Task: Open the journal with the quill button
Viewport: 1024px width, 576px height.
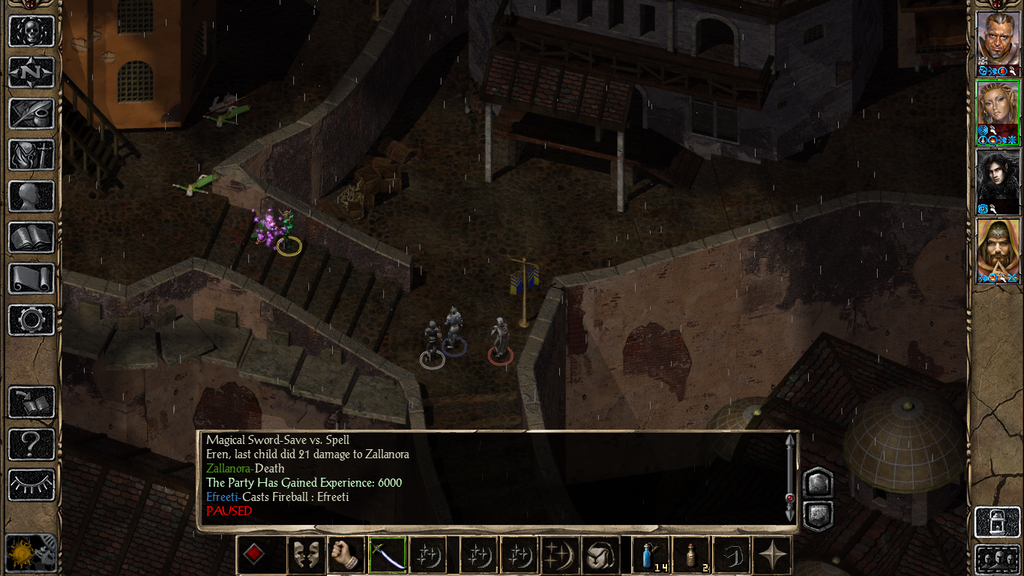Action: point(31,113)
